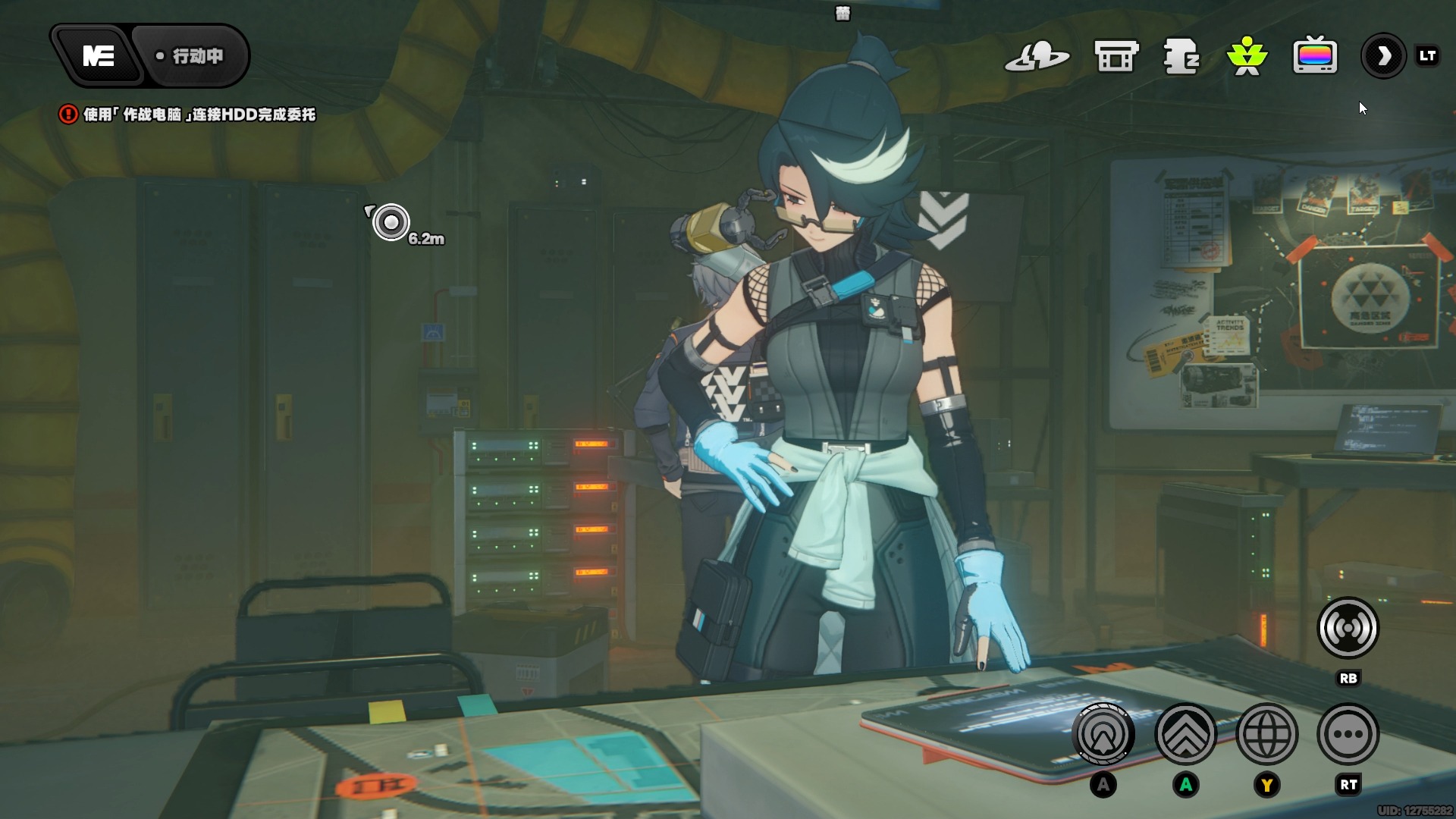Open the globe icon button
This screenshot has width=1456, height=819.
click(x=1266, y=734)
